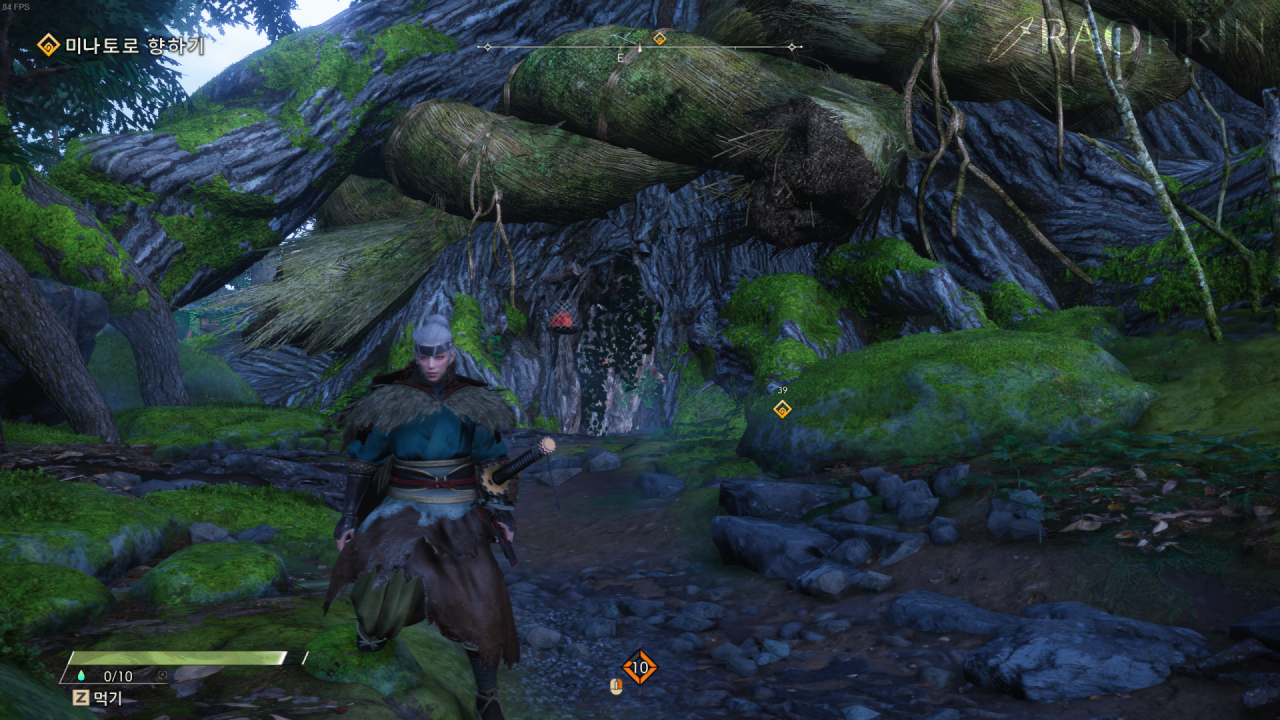Select the 미나토로 향하기 quest tracker
The width and height of the screenshot is (1280, 720).
click(120, 45)
